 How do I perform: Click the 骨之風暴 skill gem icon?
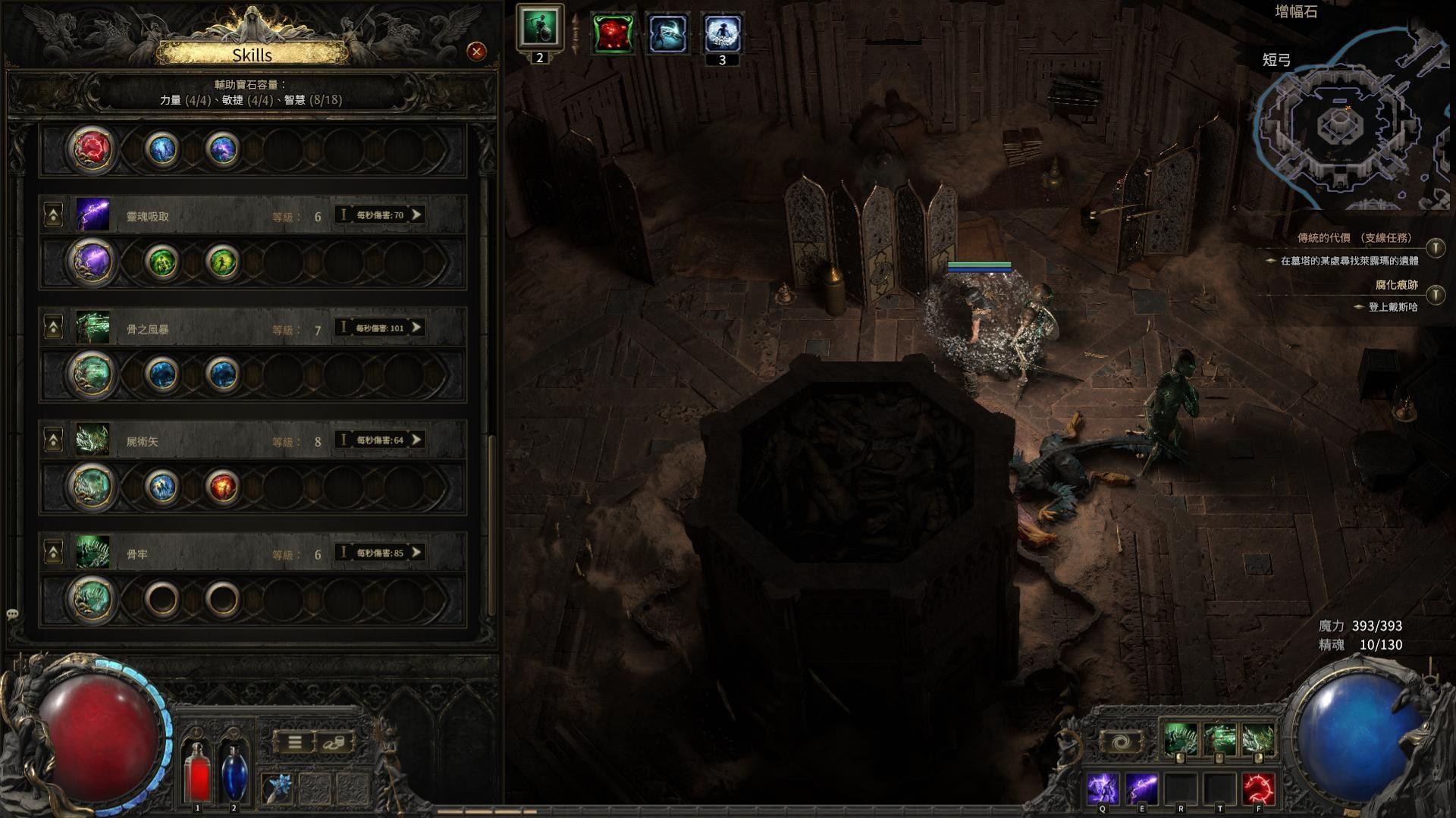coord(93,328)
